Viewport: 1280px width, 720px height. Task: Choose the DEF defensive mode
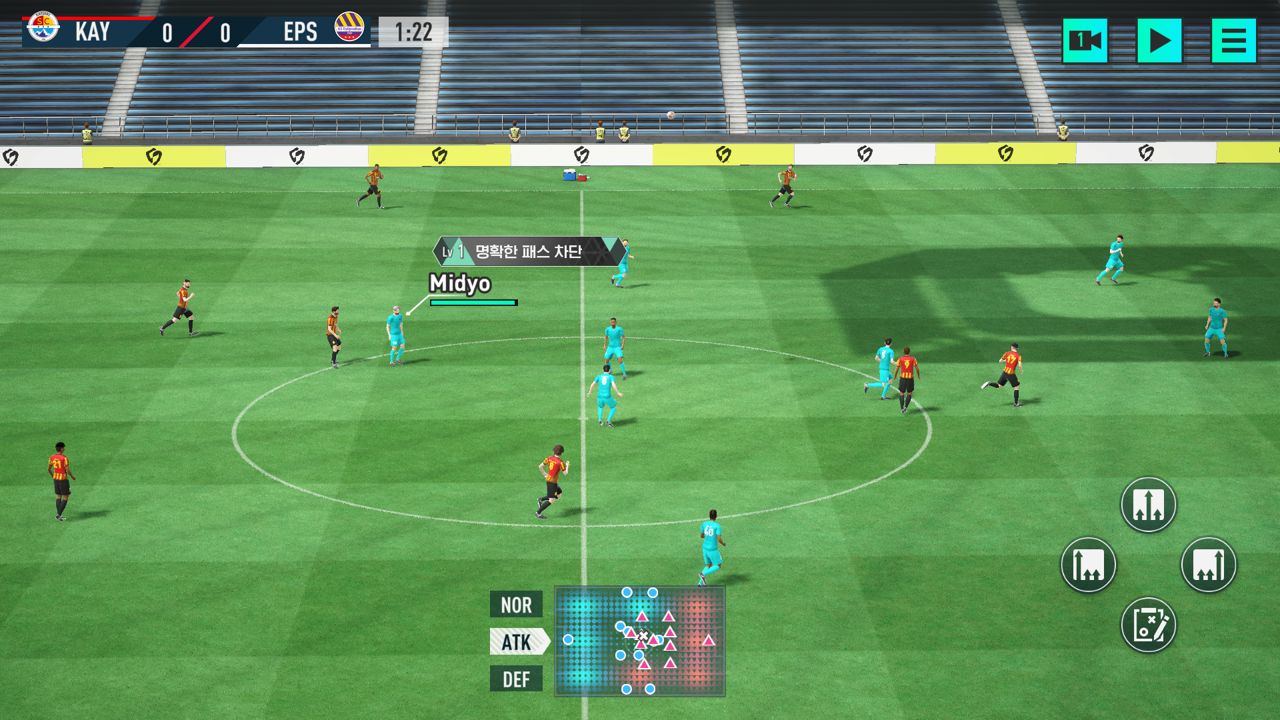tap(516, 680)
